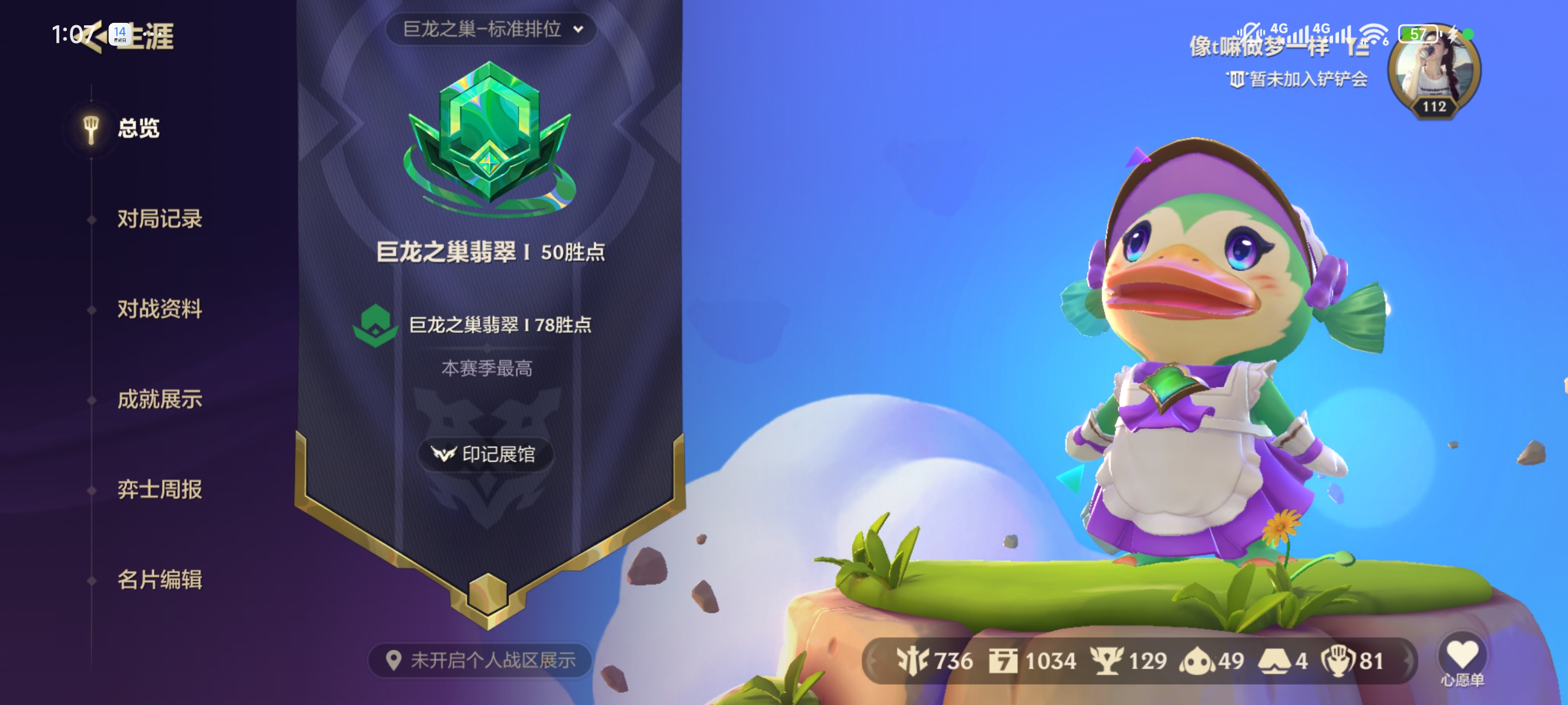Viewport: 1568px width, 705px height.
Task: Select the 弈士周报 weekly report tab
Action: tap(161, 489)
